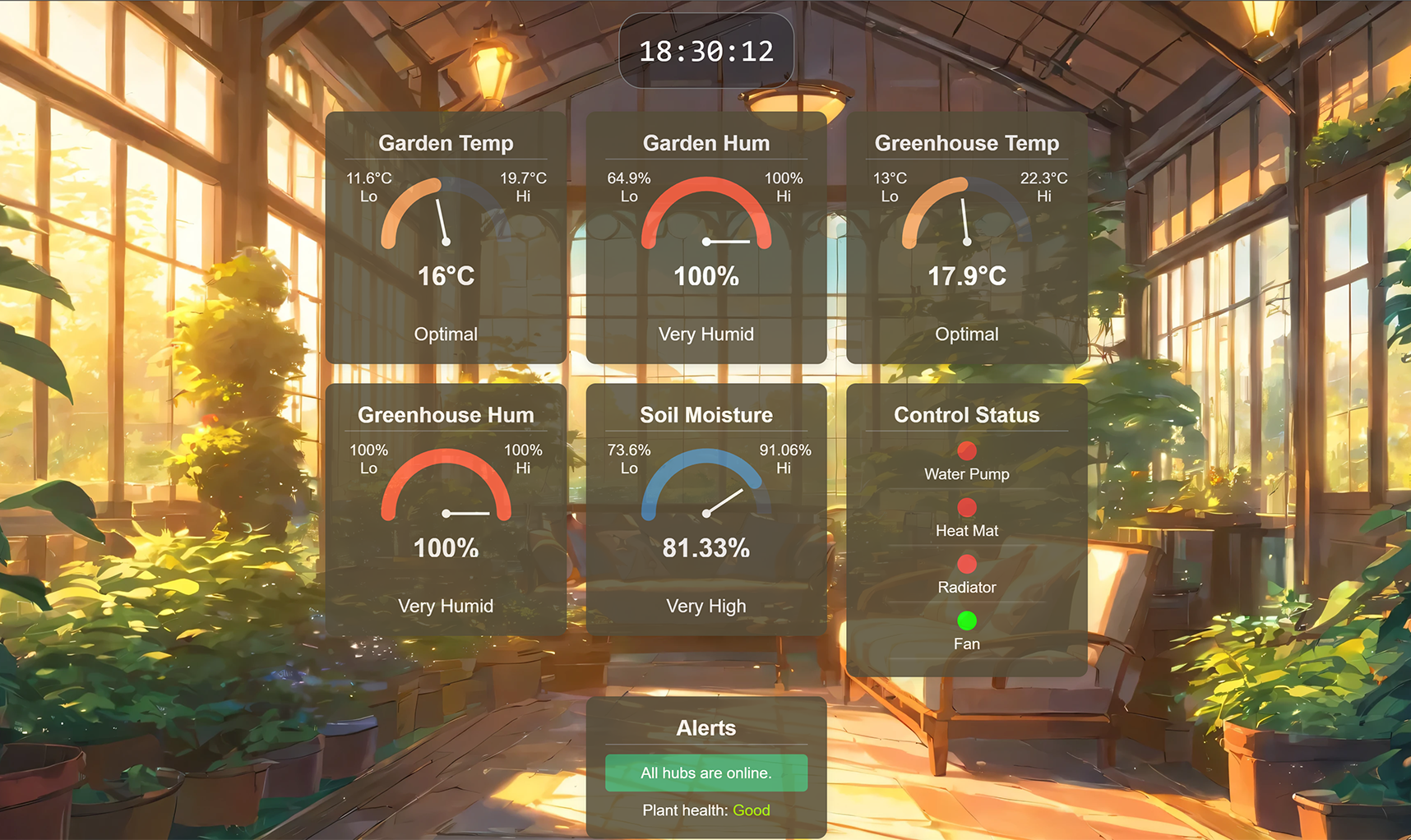Click the 18:30:12 clock display
Screen dimensions: 1411x840
point(705,51)
